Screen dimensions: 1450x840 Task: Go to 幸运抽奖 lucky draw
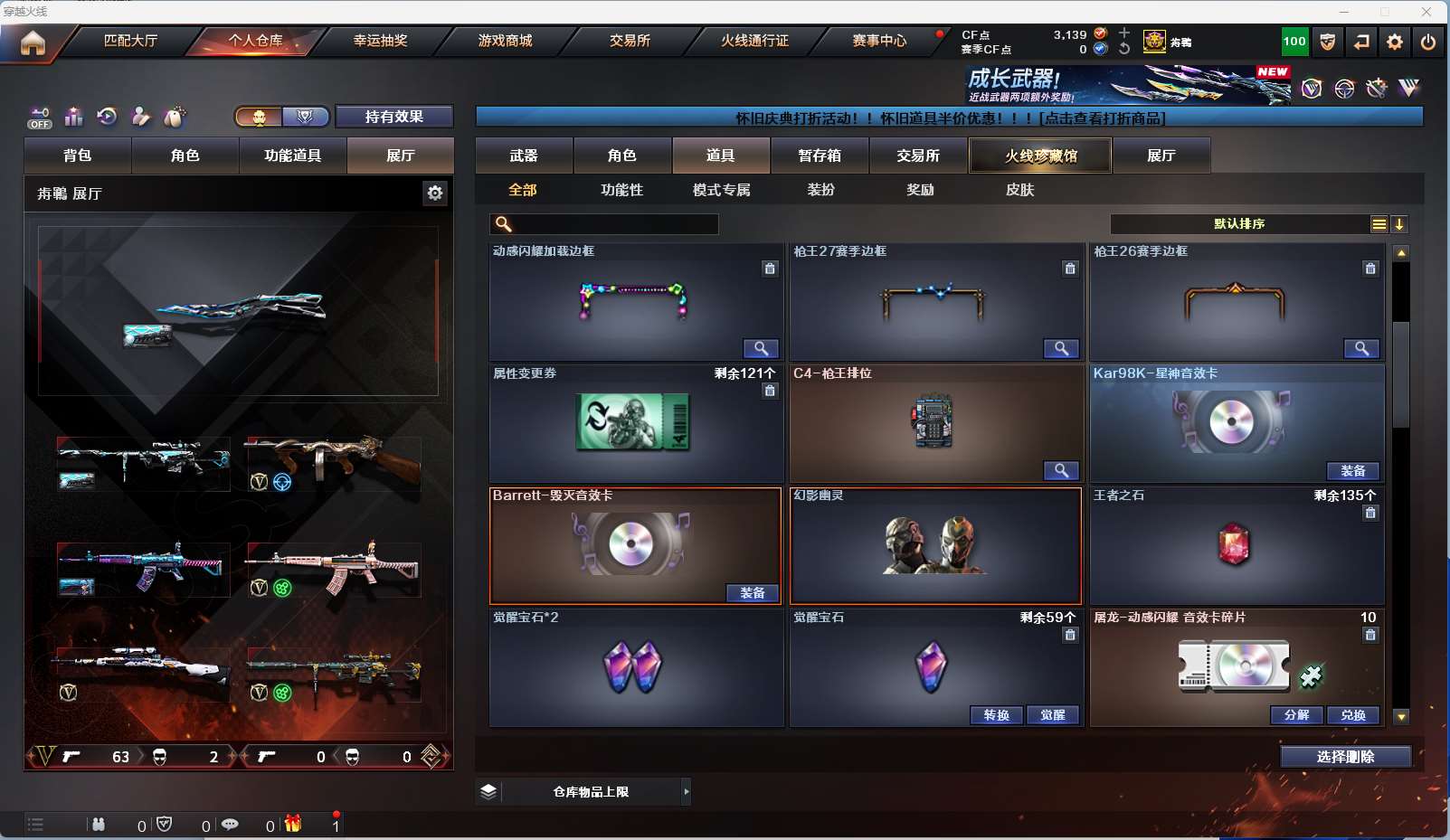pyautogui.click(x=380, y=41)
